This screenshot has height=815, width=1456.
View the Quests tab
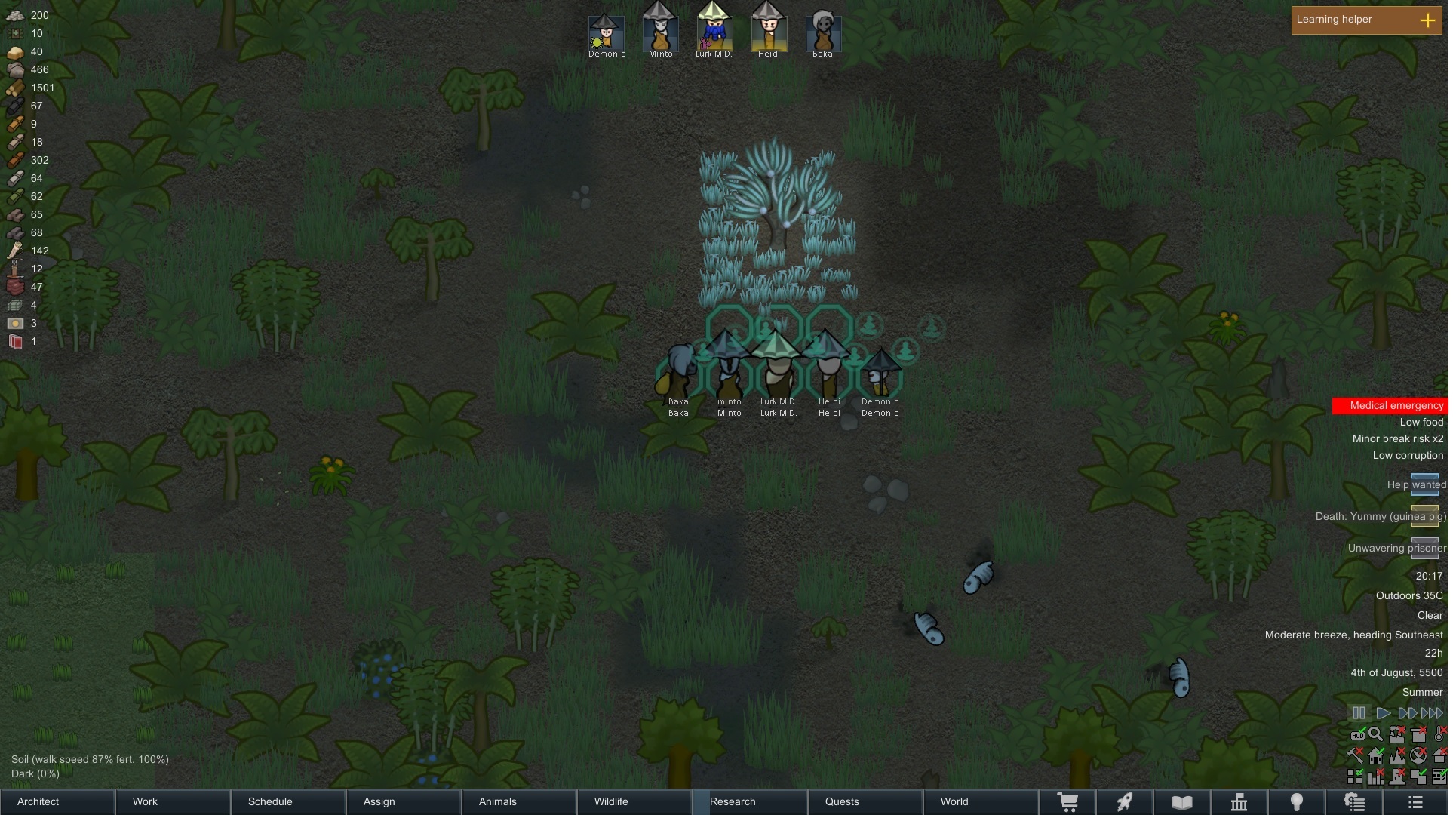click(x=866, y=801)
